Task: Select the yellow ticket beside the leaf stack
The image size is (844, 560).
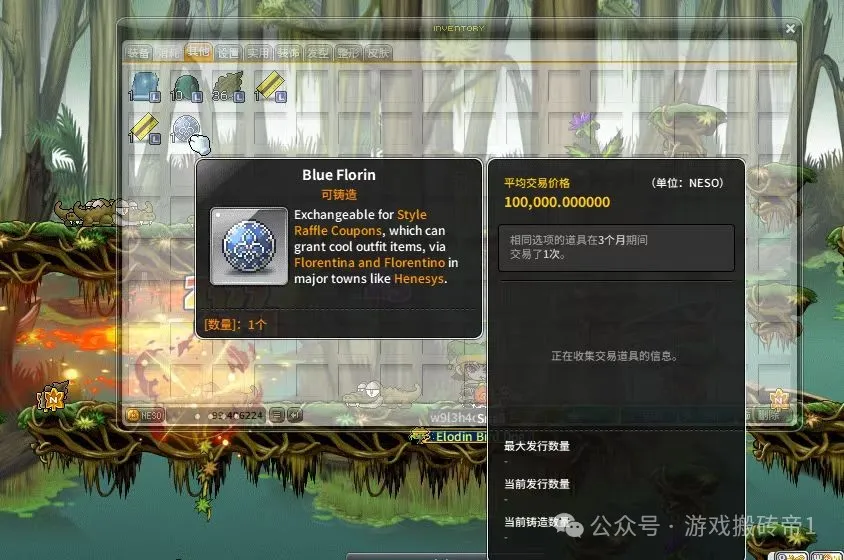Action: click(270, 85)
